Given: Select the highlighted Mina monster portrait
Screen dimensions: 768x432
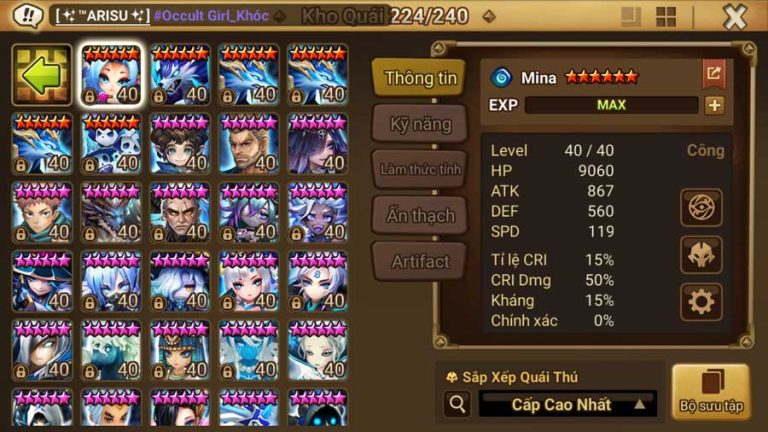Looking at the screenshot, I should click(x=110, y=75).
